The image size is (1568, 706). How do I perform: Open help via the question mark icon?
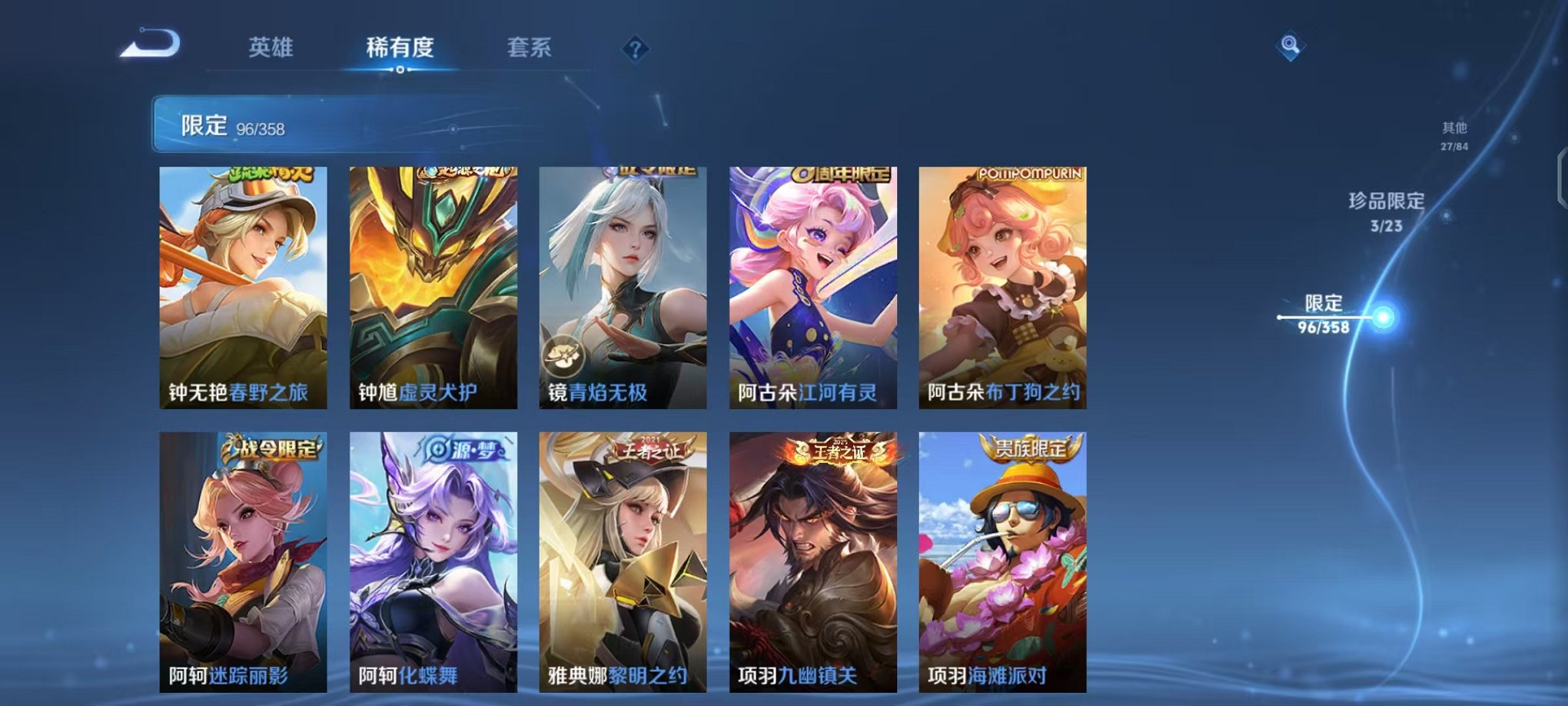(635, 49)
